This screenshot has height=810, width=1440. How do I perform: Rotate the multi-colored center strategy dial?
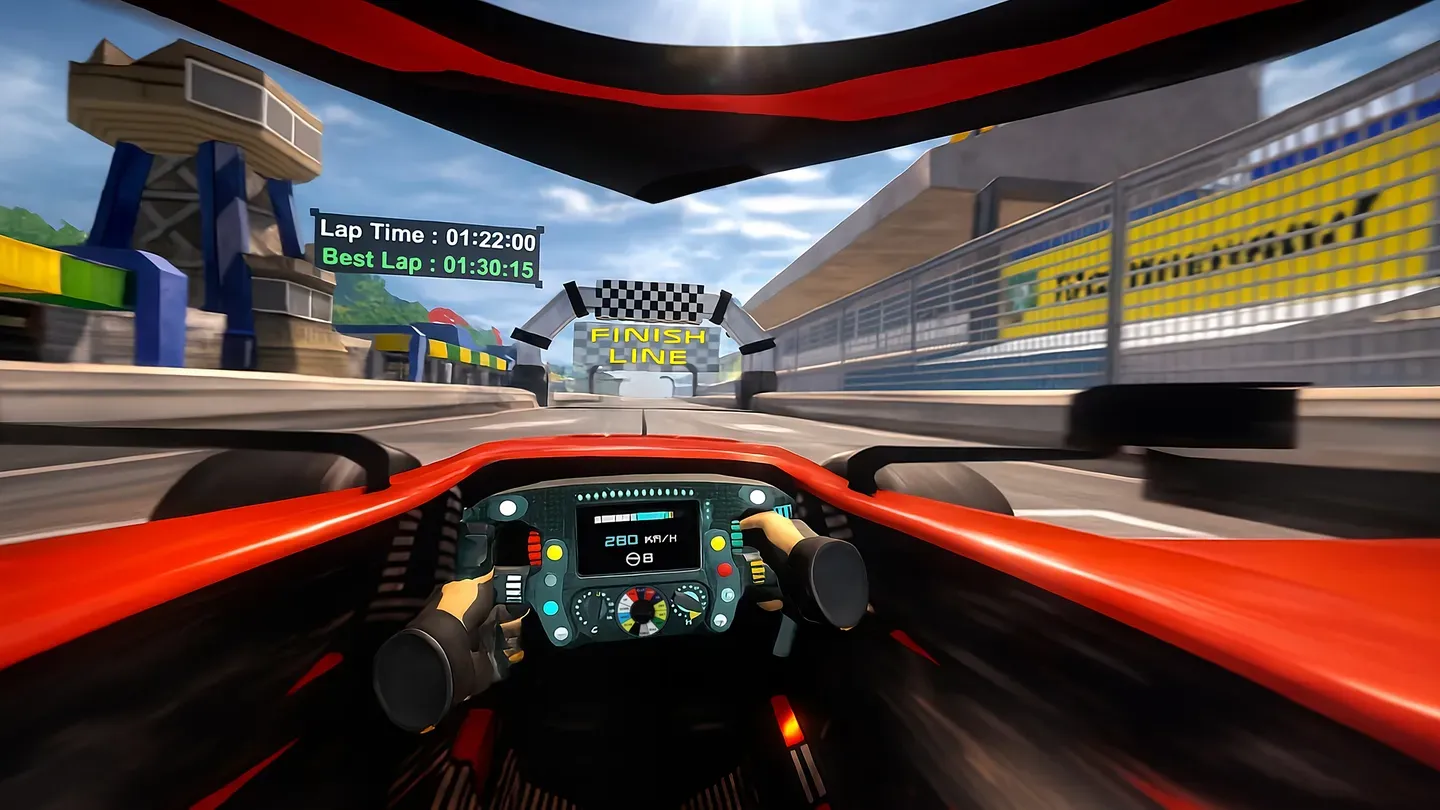(x=641, y=611)
